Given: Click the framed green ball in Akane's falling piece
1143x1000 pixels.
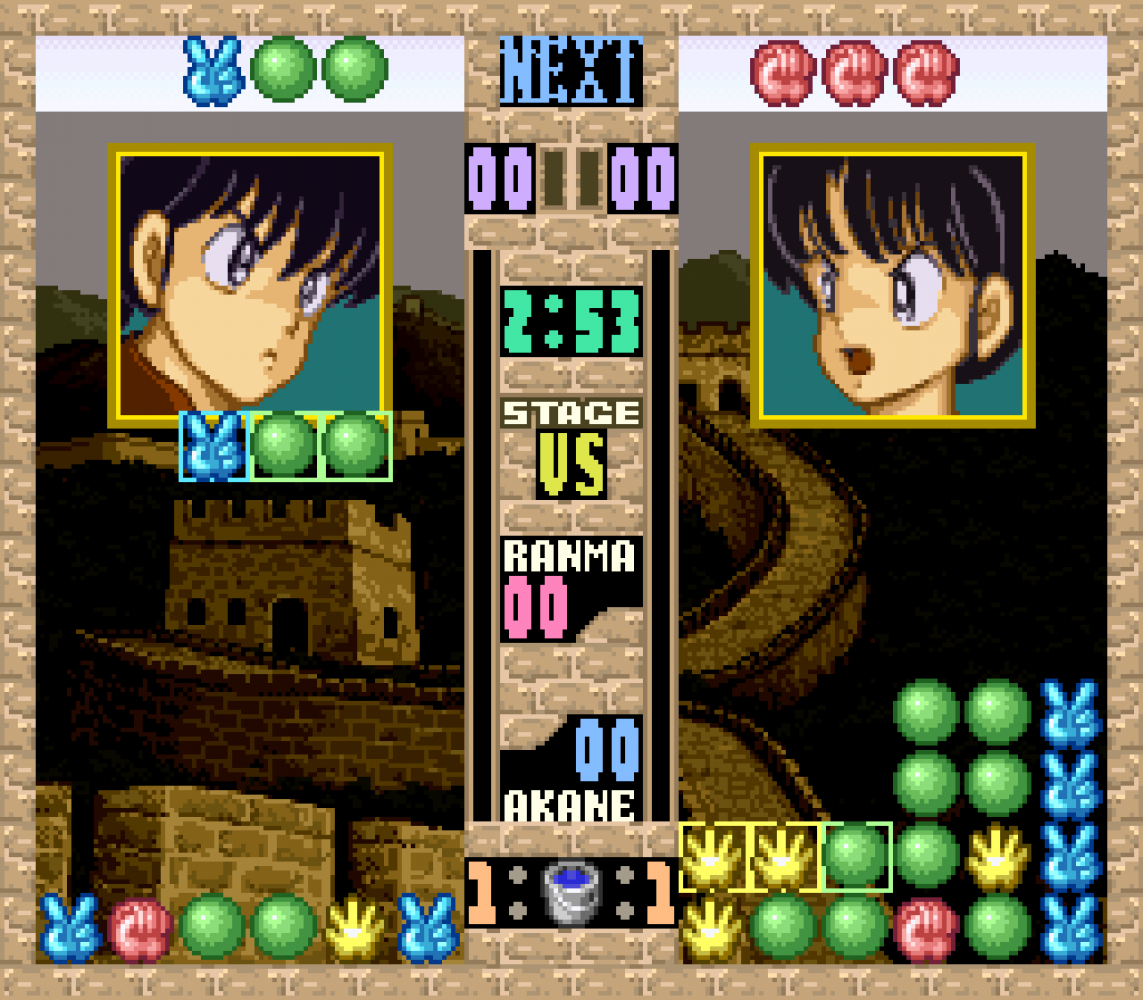Looking at the screenshot, I should [856, 857].
